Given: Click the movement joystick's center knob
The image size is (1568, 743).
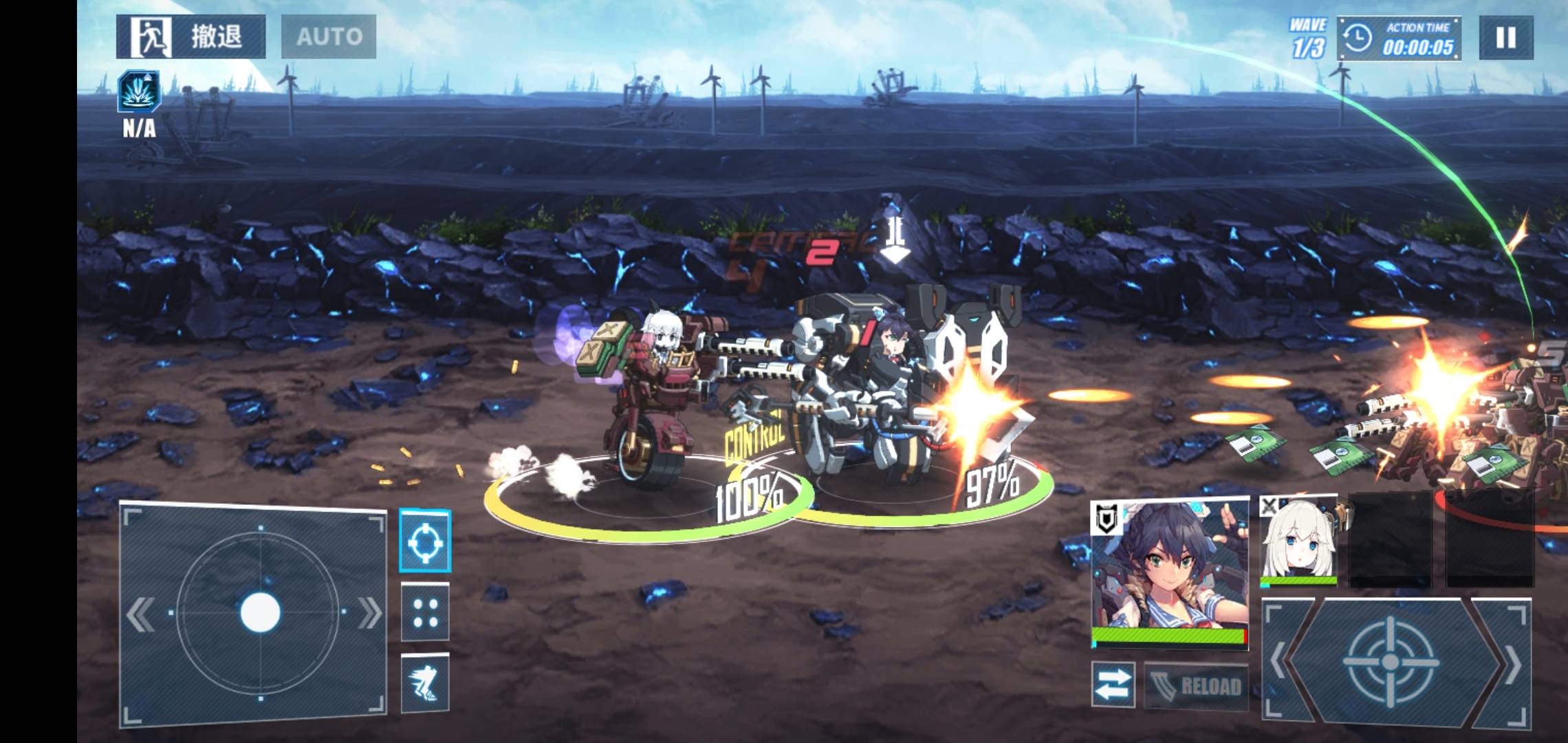Looking at the screenshot, I should coord(260,612).
